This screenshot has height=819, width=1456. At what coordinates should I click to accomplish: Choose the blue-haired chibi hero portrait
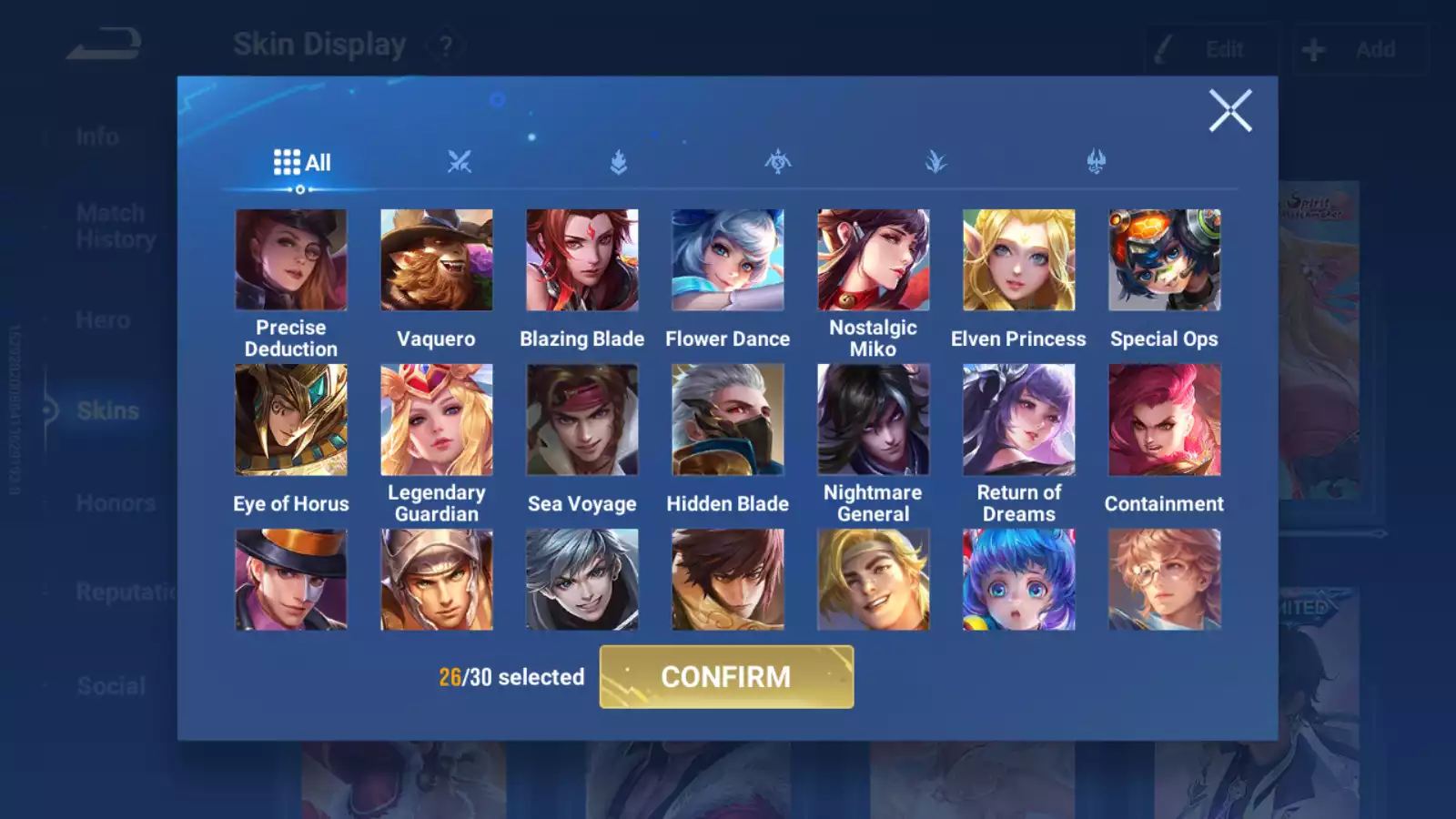(x=1019, y=580)
